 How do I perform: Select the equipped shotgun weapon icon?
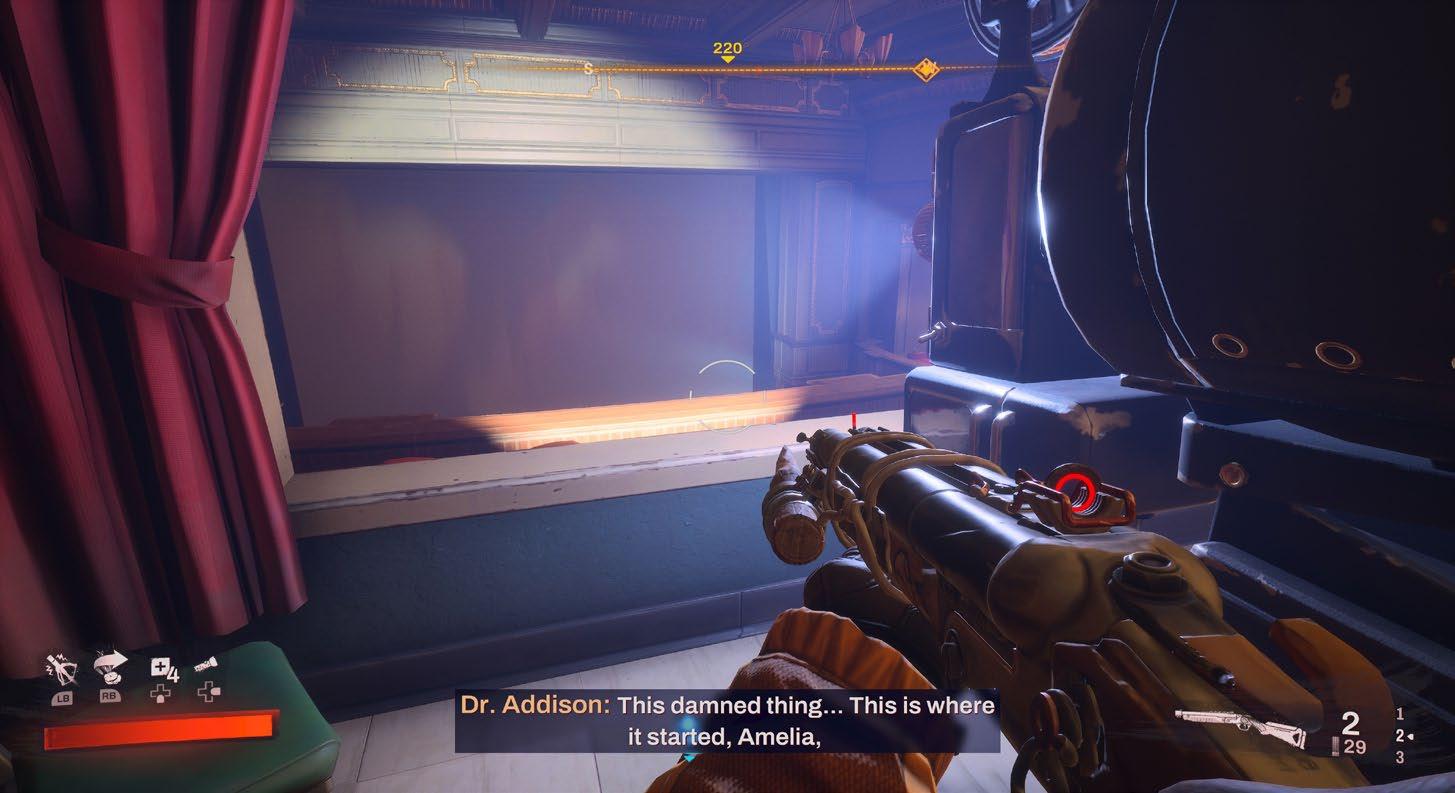click(x=1240, y=727)
